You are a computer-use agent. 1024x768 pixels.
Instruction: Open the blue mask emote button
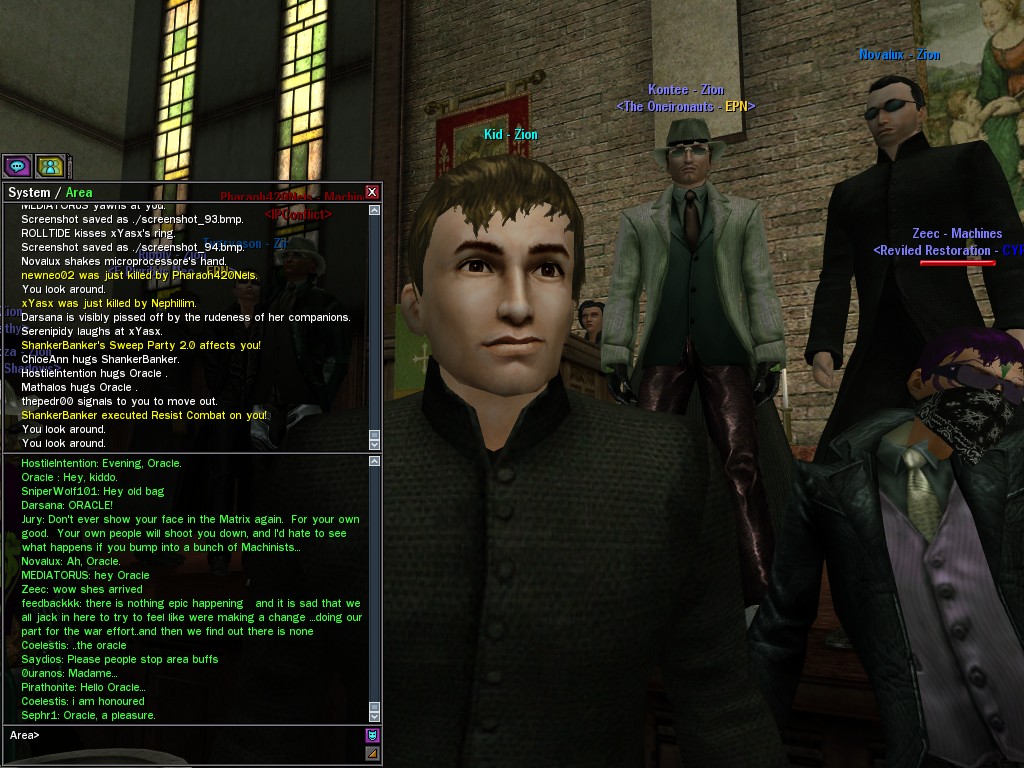[372, 736]
